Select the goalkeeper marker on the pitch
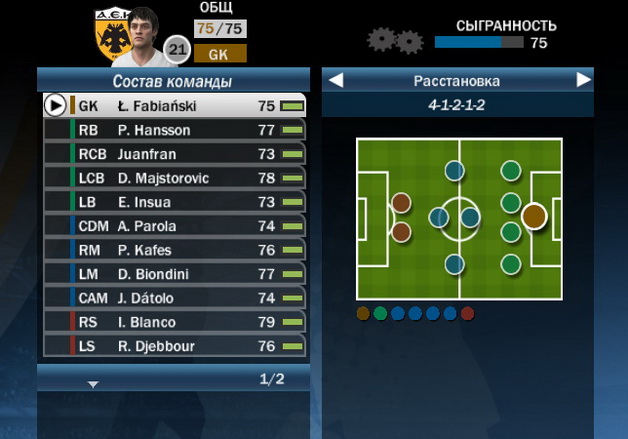This screenshot has width=628, height=439. tap(533, 216)
